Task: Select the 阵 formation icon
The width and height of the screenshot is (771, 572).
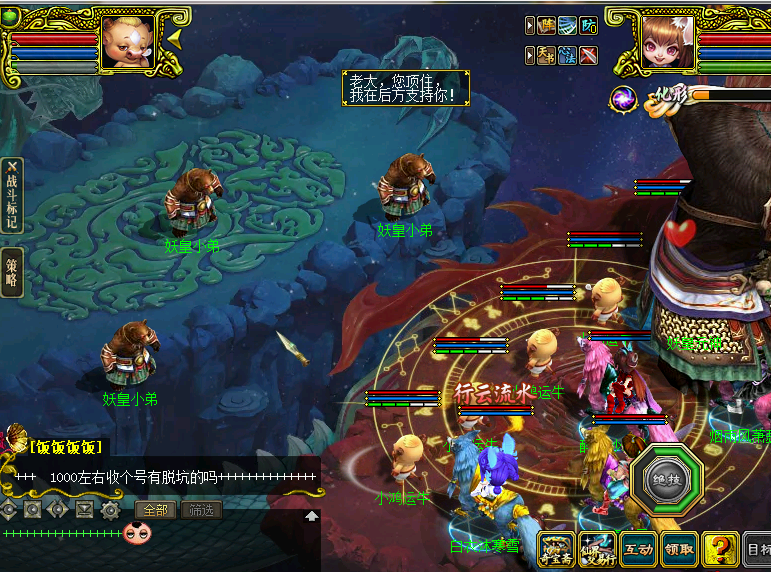Action: pos(546,26)
